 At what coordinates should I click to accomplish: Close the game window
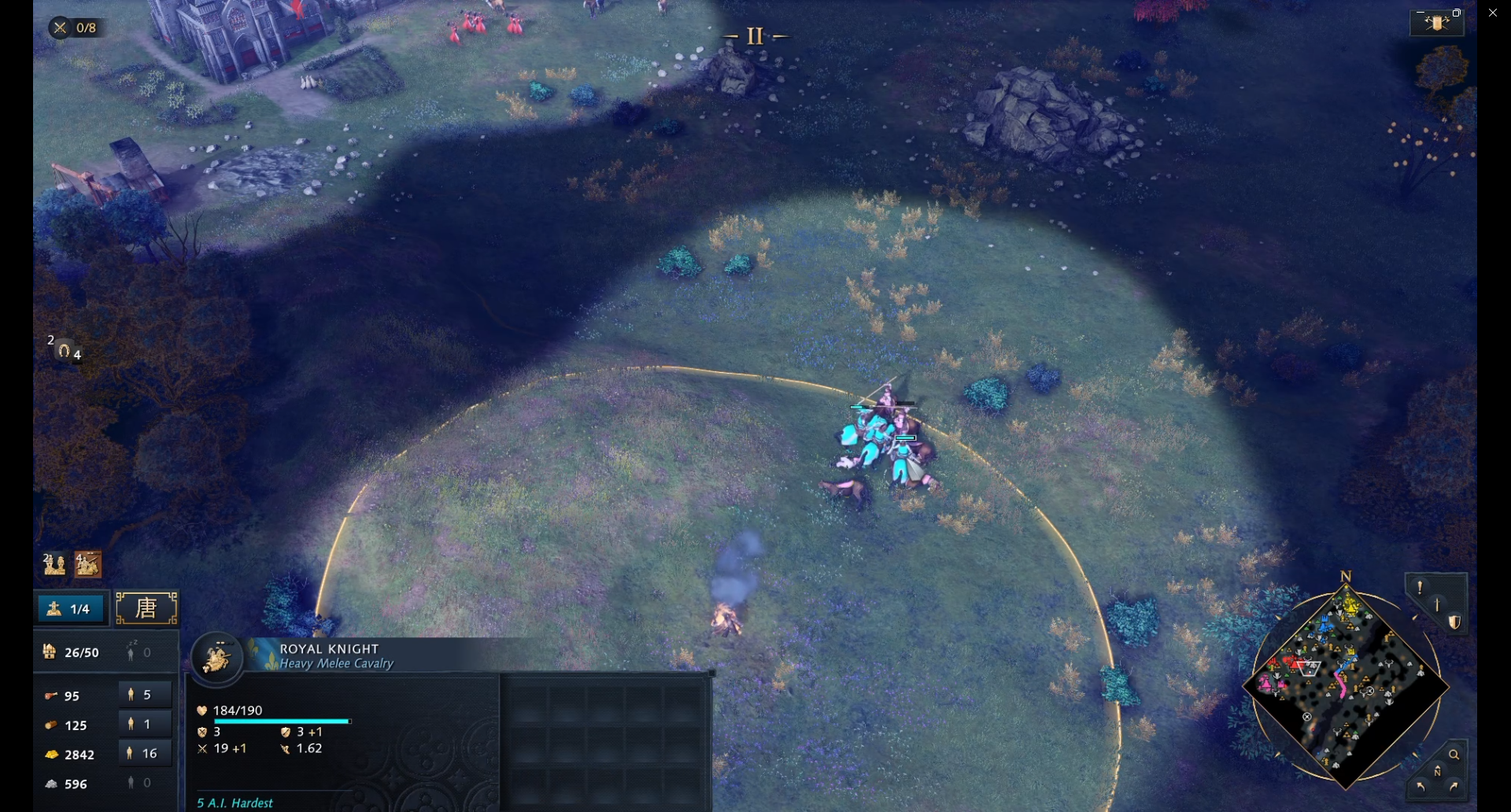click(x=1493, y=13)
